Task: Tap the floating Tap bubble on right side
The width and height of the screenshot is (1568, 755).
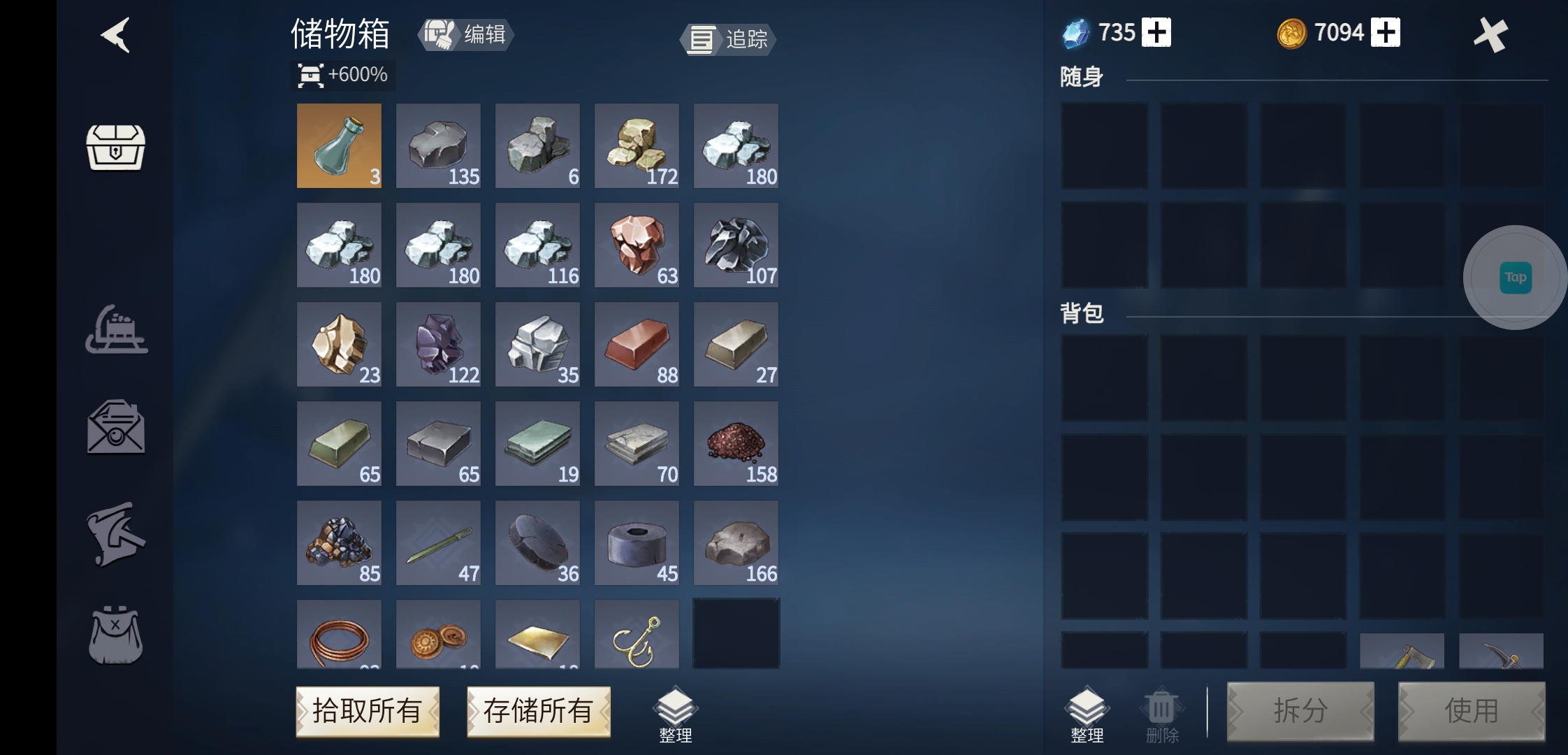Action: coord(1515,277)
